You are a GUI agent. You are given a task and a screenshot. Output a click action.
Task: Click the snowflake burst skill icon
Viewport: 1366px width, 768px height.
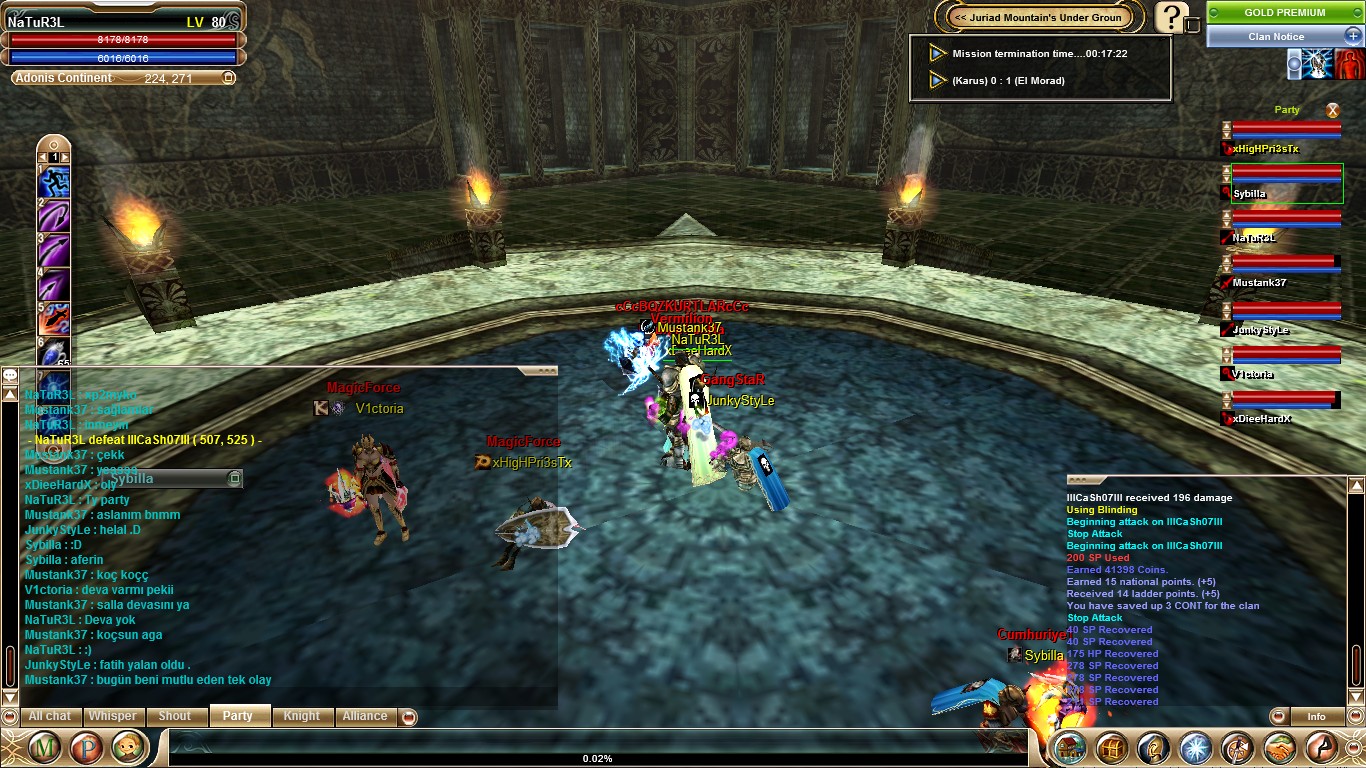coord(1196,747)
